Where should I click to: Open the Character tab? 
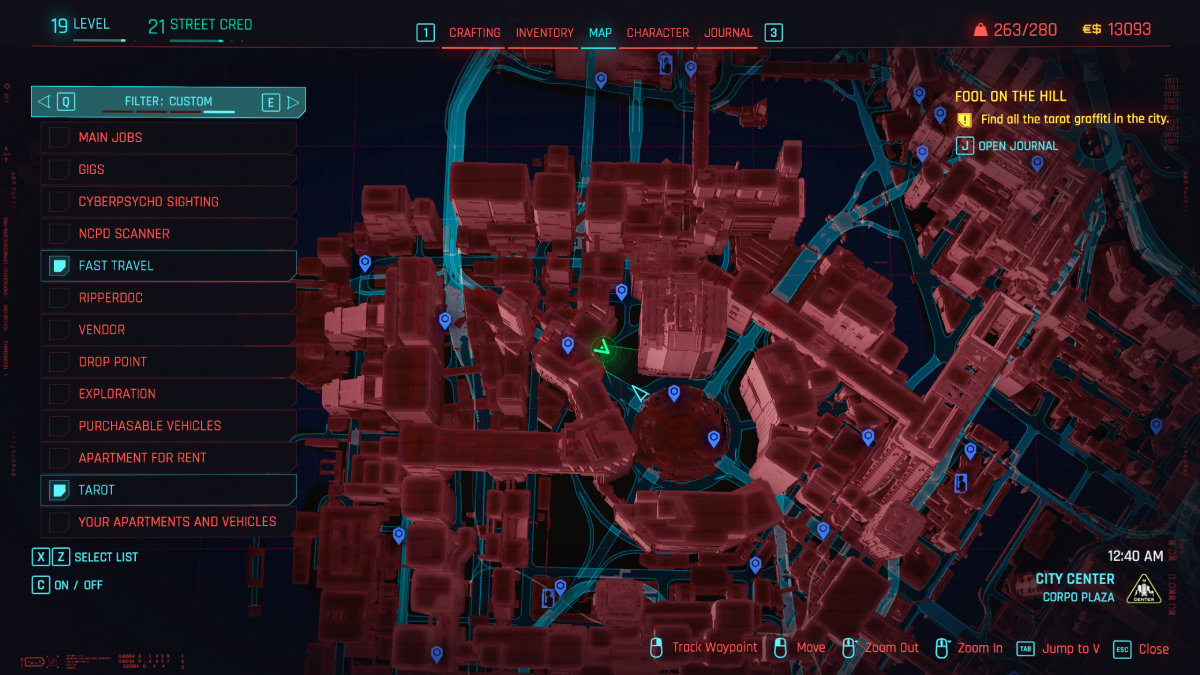point(658,33)
